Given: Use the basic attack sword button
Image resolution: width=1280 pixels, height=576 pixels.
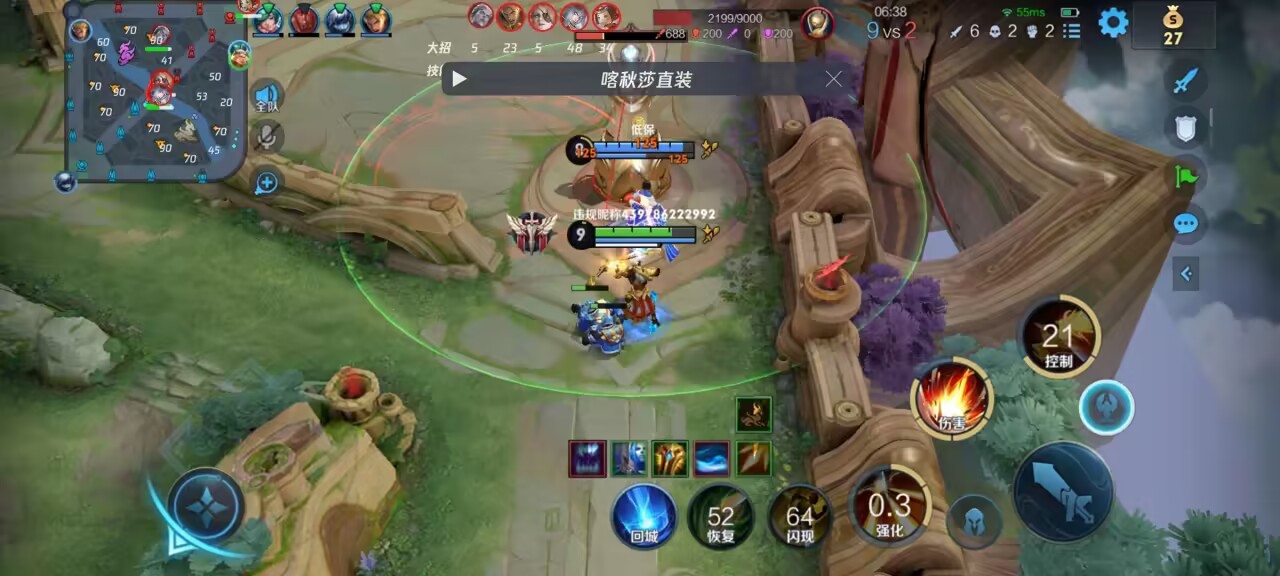Looking at the screenshot, I should (x=1063, y=492).
